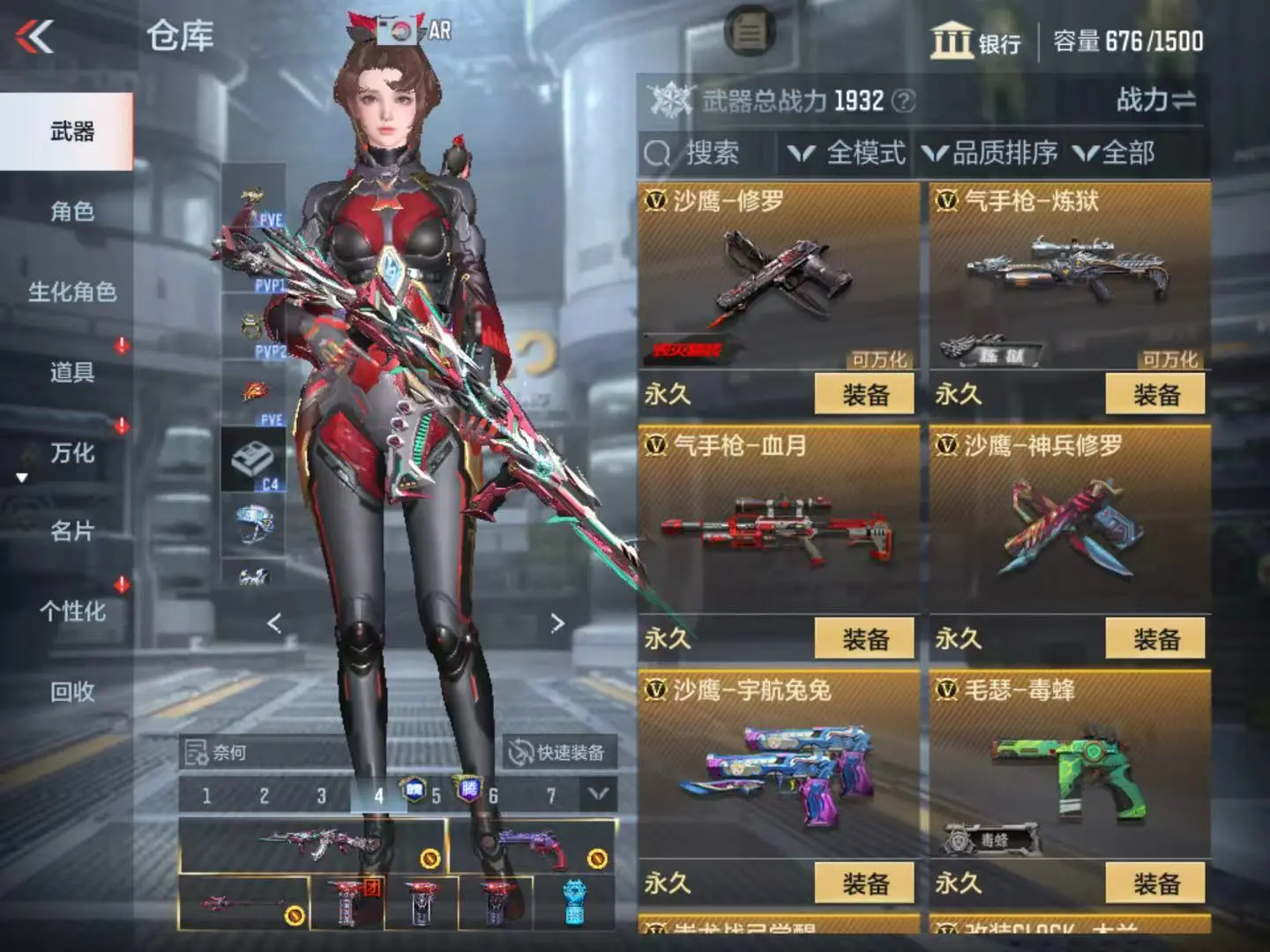Image resolution: width=1270 pixels, height=952 pixels.
Task: Open the 全模式 mode filter dropdown
Action: click(x=848, y=153)
